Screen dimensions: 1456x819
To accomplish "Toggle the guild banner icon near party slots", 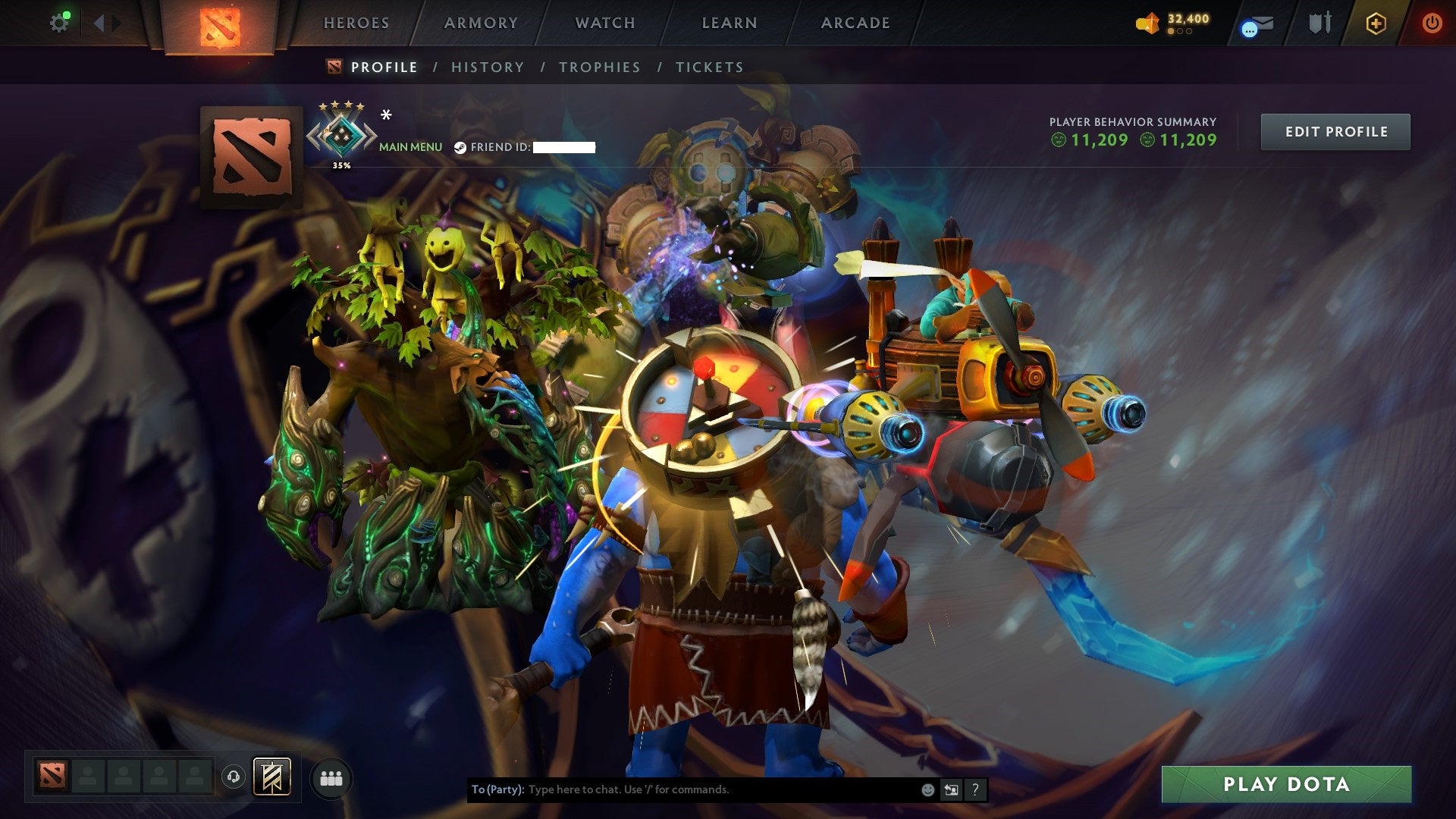I will coord(271,777).
